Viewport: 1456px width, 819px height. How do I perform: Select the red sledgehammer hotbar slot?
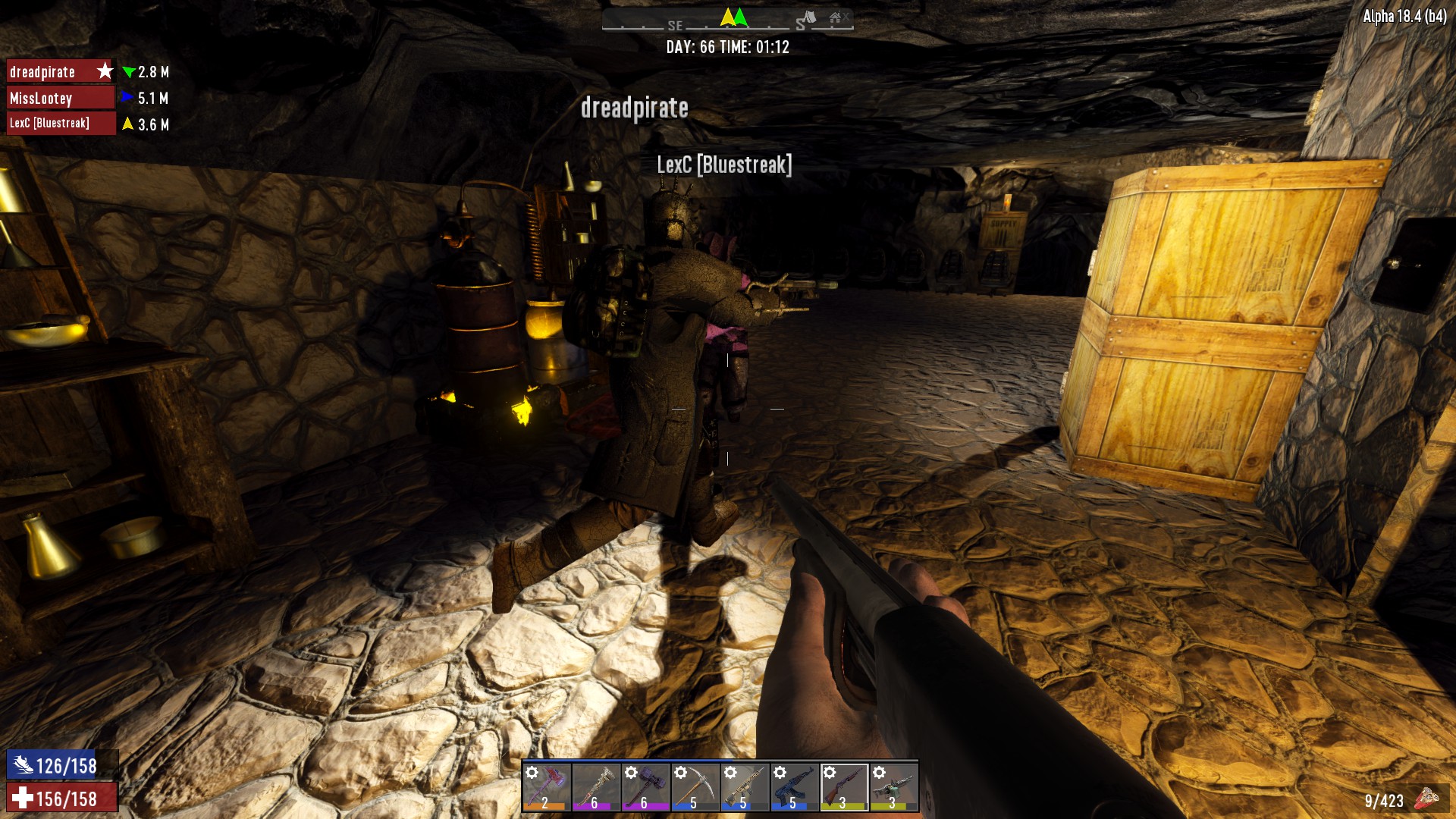click(x=546, y=786)
